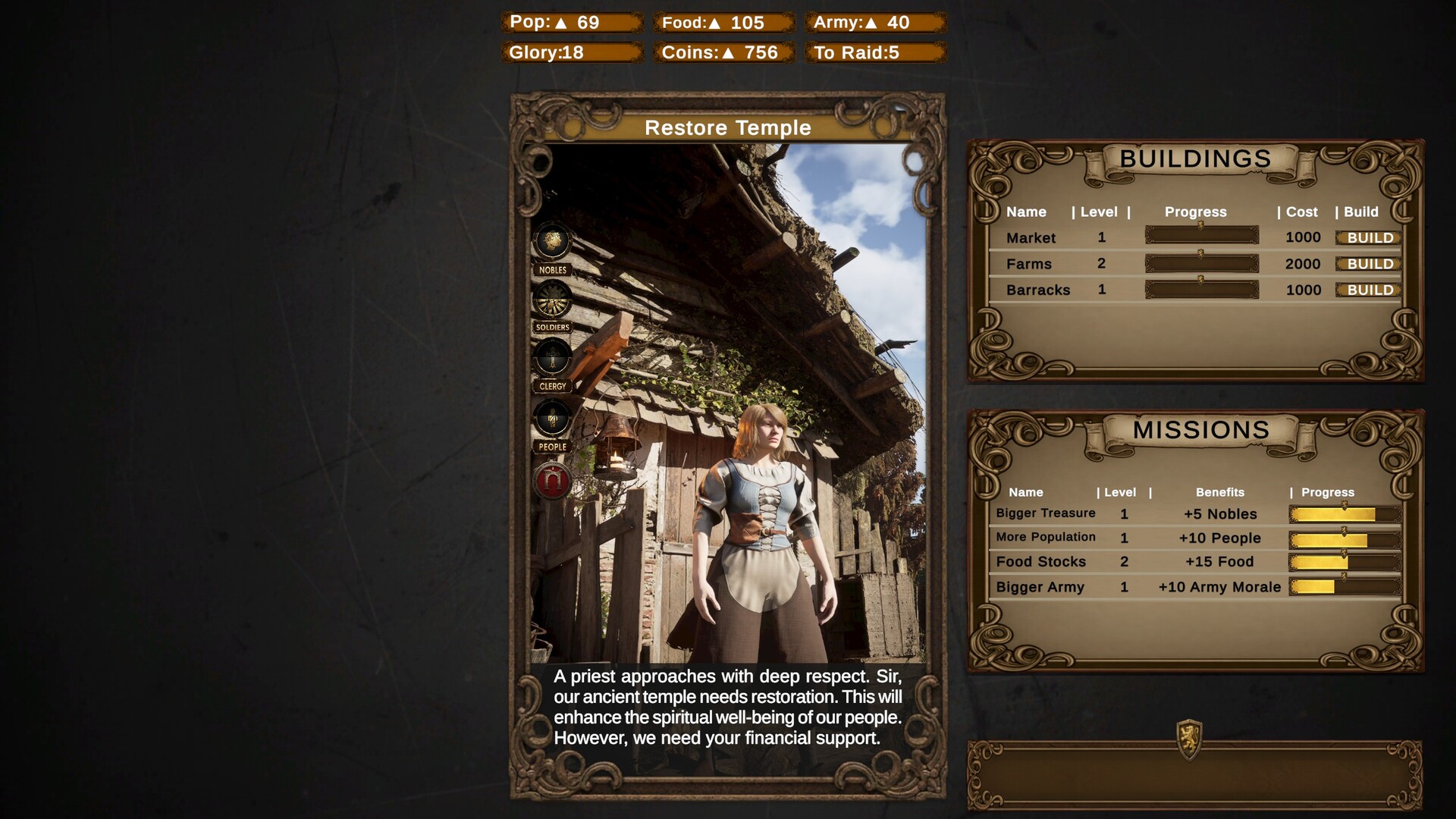
Task: Click the Bigger Army progress bar
Action: [1342, 586]
